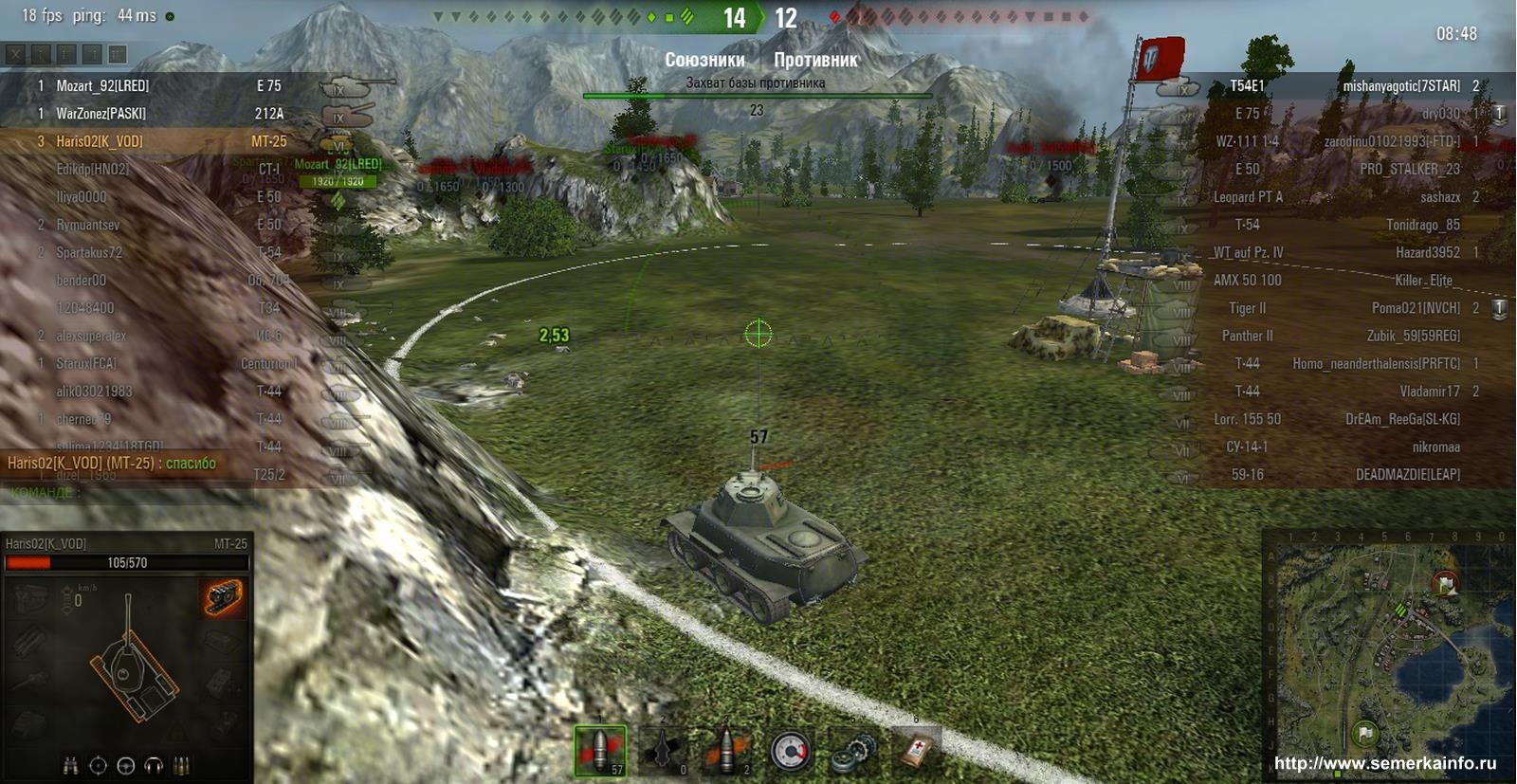Select WarZonez[PASKI] row in the team list
Screen dimensions: 1517x784
(x=101, y=114)
